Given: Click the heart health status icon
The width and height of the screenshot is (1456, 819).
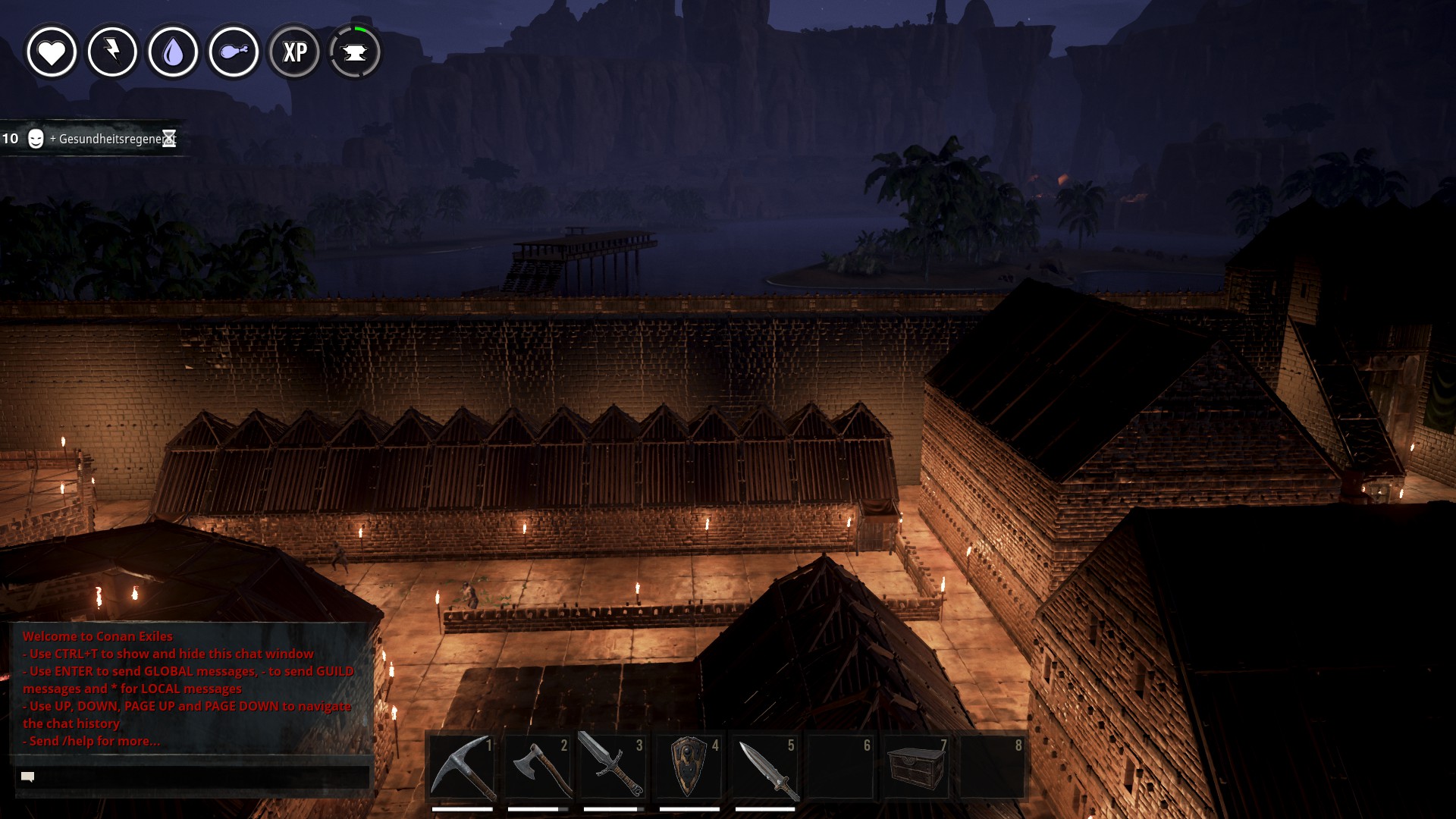Looking at the screenshot, I should [x=52, y=52].
